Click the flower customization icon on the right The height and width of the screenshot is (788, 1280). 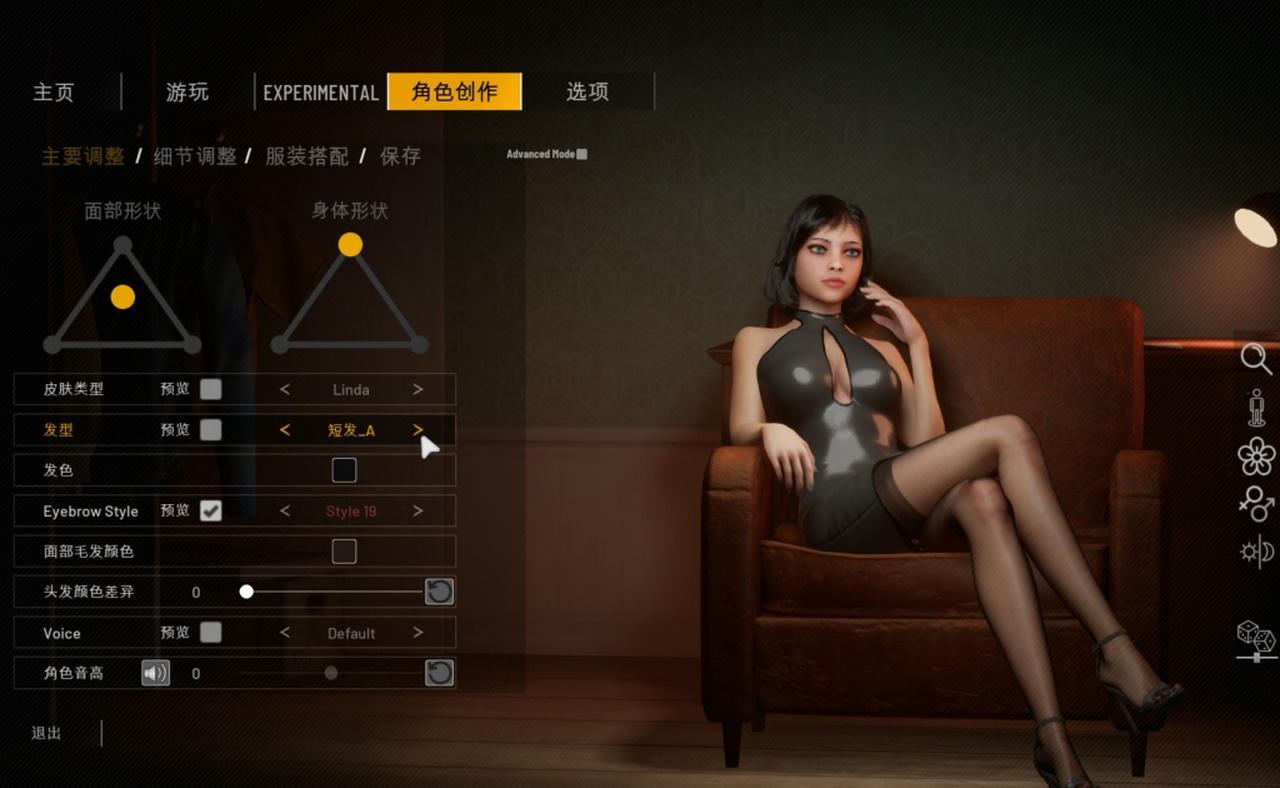[1254, 455]
